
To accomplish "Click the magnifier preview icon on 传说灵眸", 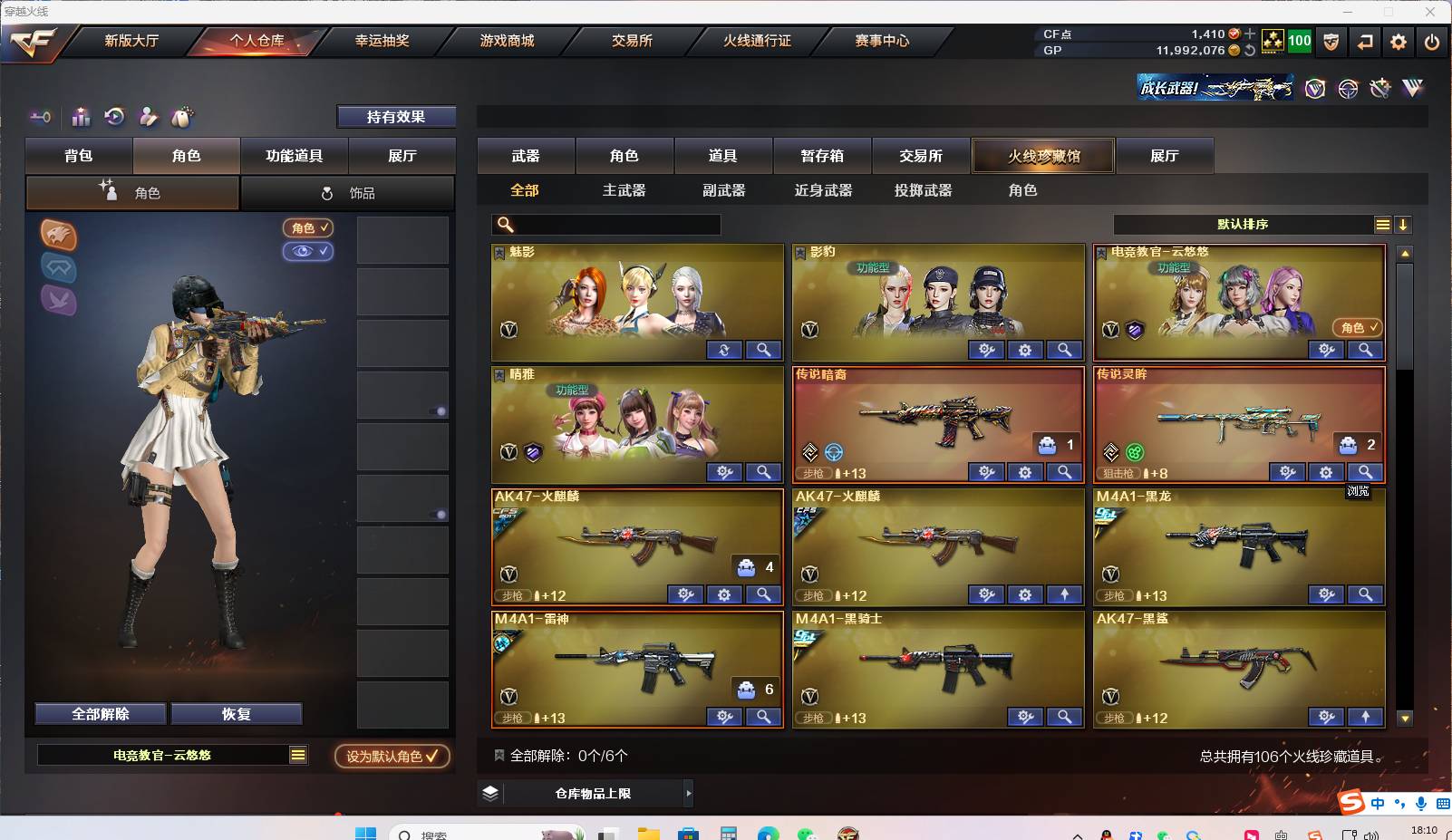I will tap(1366, 472).
